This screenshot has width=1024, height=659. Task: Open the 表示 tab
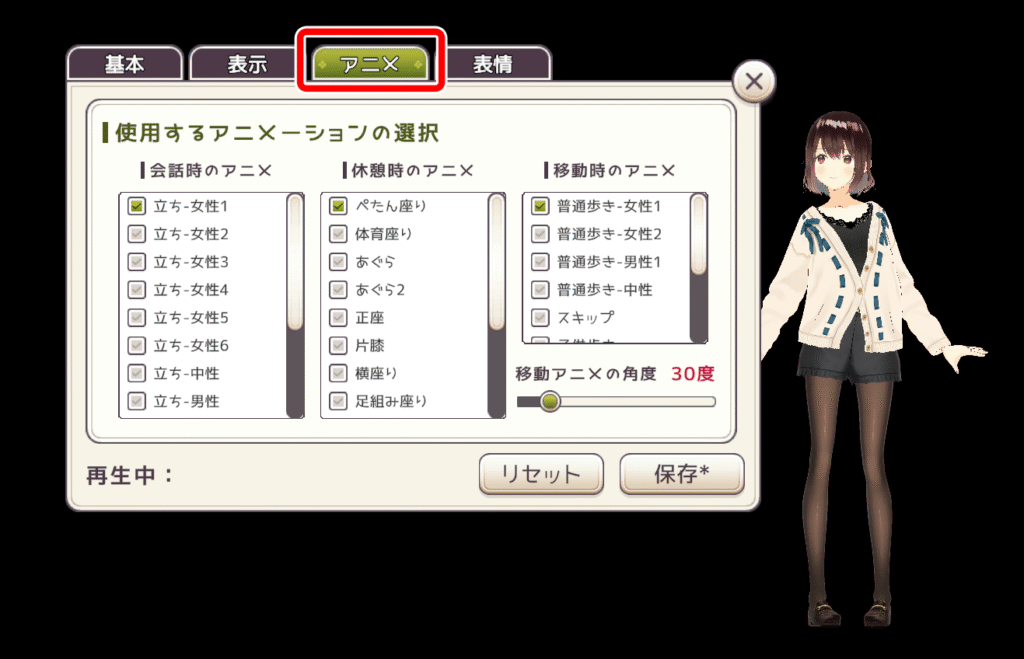click(247, 65)
